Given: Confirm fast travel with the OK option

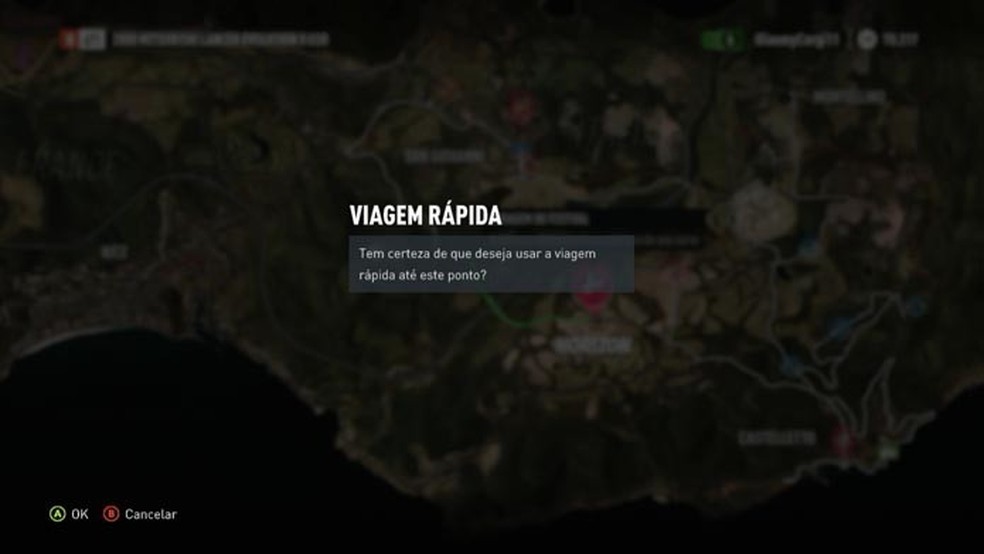Looking at the screenshot, I should tap(69, 514).
